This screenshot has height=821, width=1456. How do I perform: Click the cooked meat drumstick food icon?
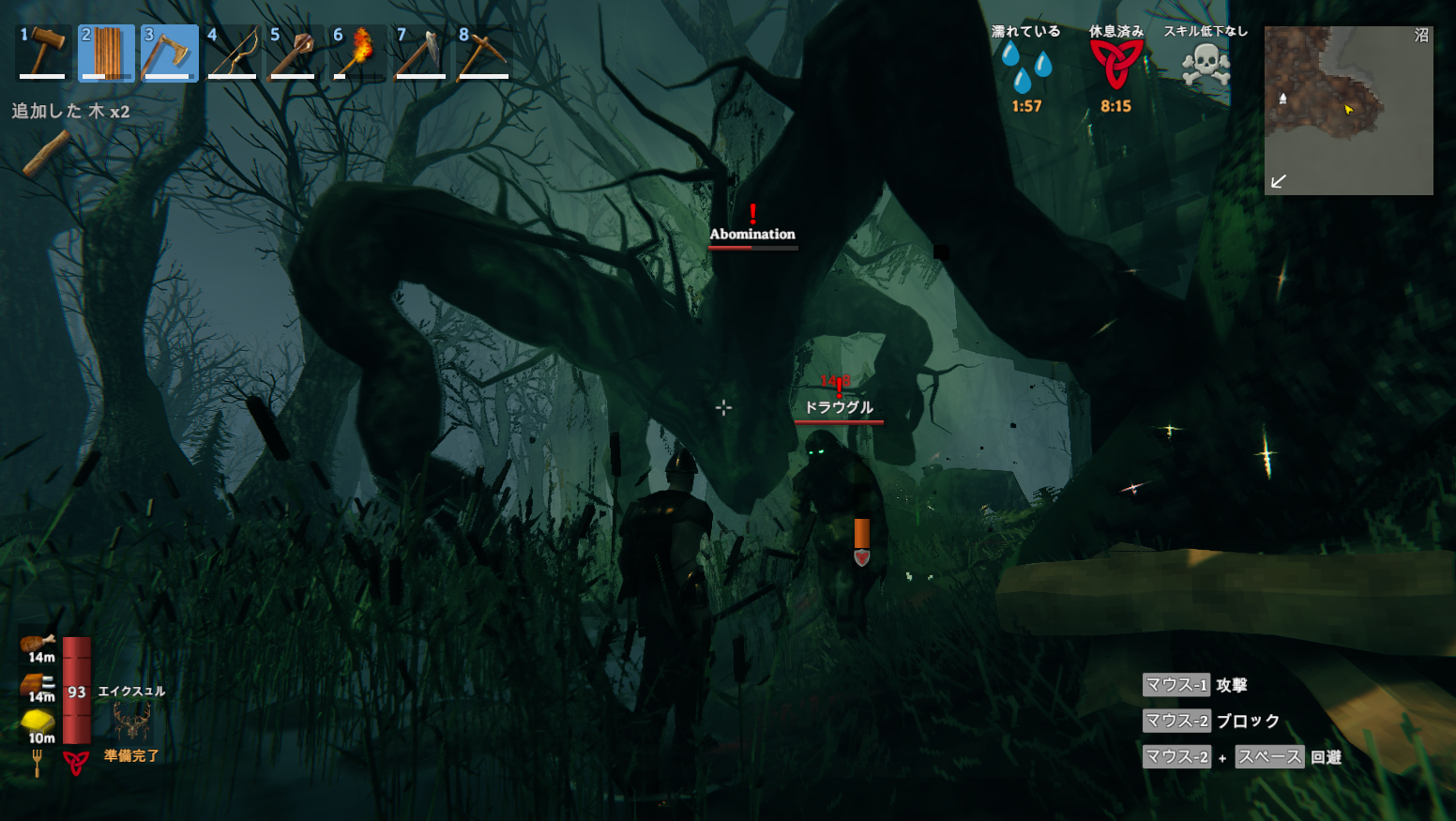38,644
